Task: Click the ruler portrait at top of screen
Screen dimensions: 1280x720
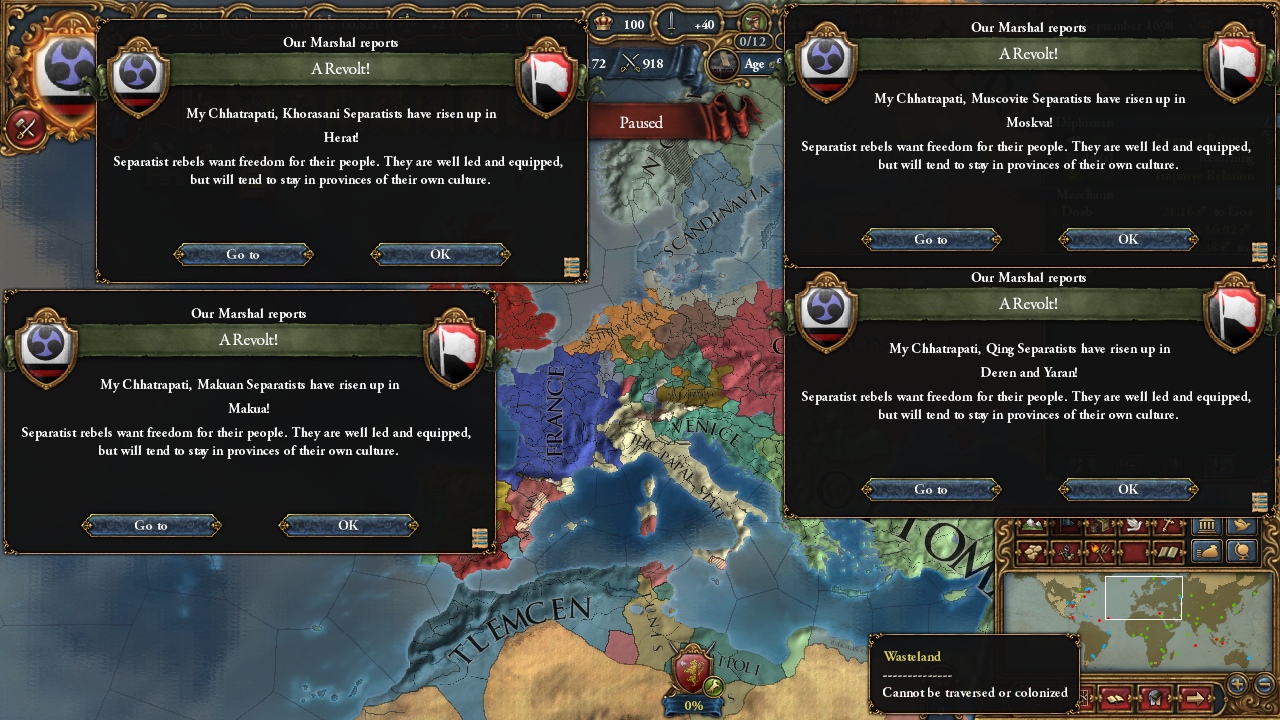Action: tap(753, 22)
